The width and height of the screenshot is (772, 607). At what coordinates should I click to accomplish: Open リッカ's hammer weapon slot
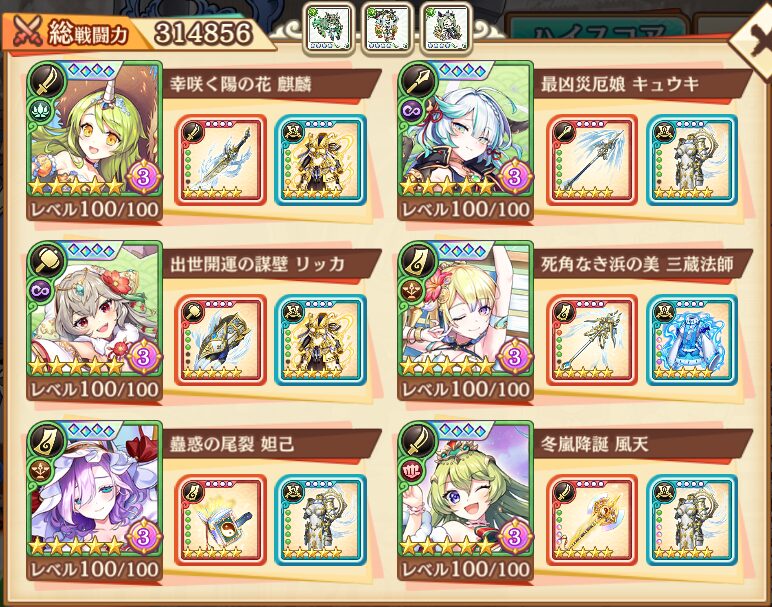click(x=221, y=340)
